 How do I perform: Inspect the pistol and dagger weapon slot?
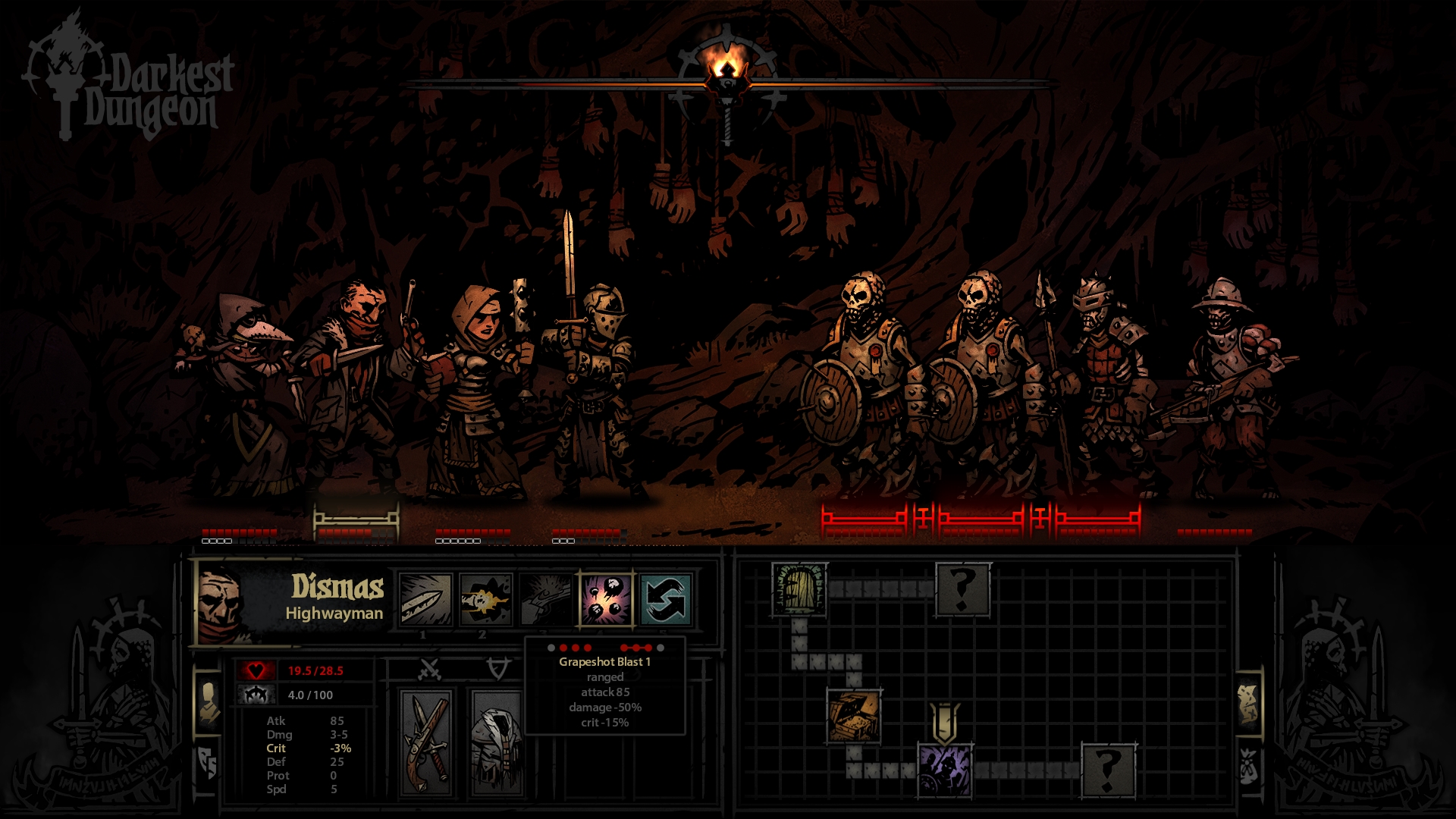pyautogui.click(x=426, y=741)
